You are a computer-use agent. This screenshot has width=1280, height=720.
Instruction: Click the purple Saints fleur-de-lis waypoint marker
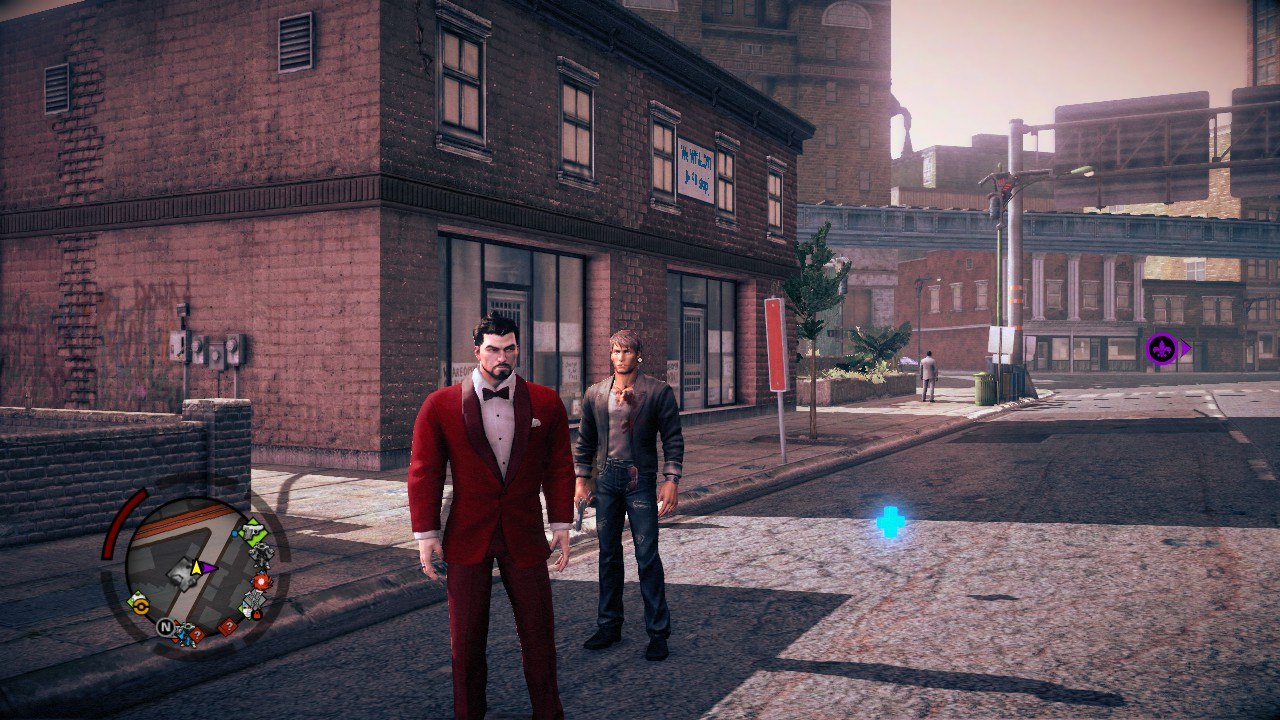click(x=1162, y=348)
